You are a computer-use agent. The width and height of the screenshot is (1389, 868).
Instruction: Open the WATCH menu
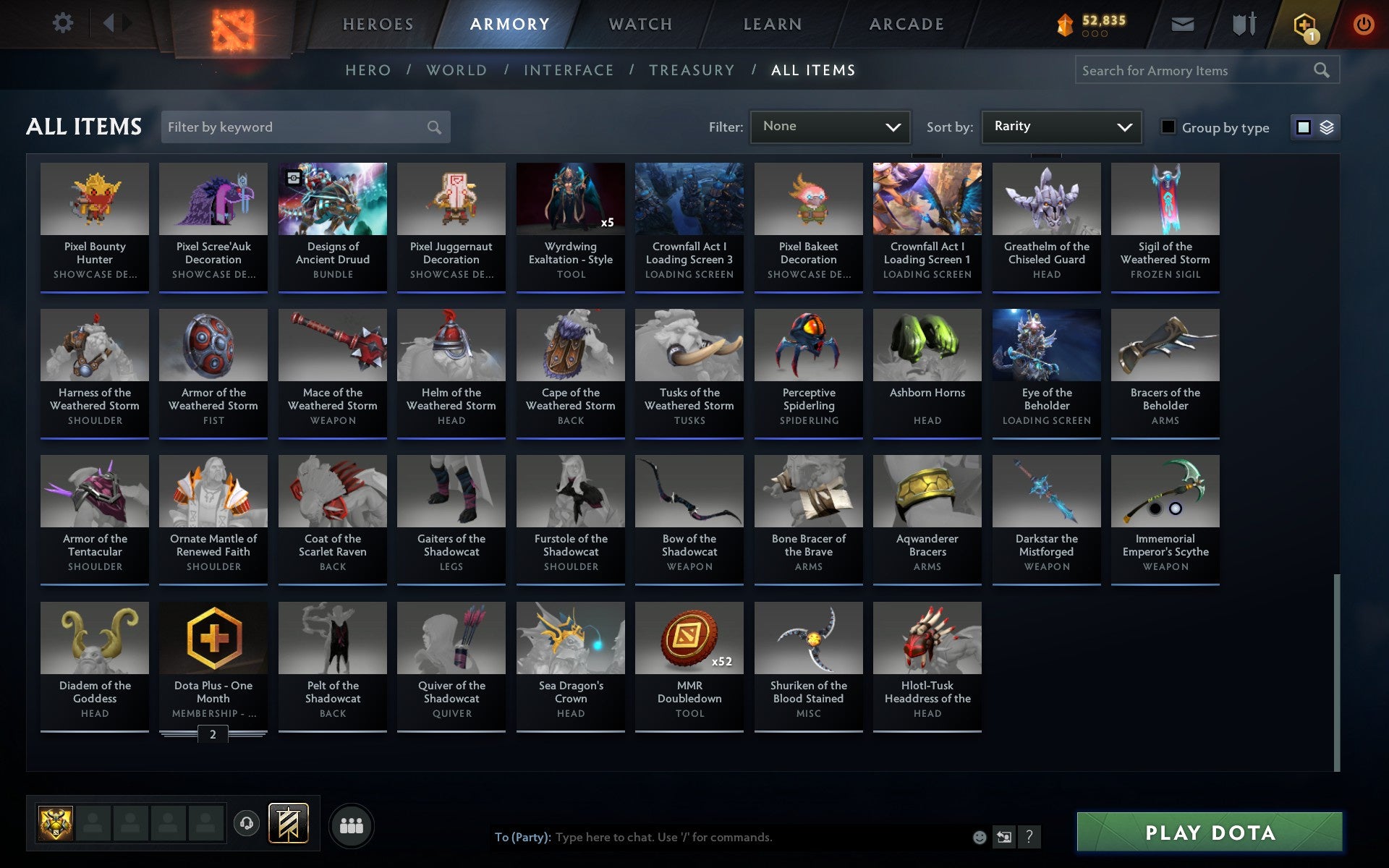coord(640,23)
